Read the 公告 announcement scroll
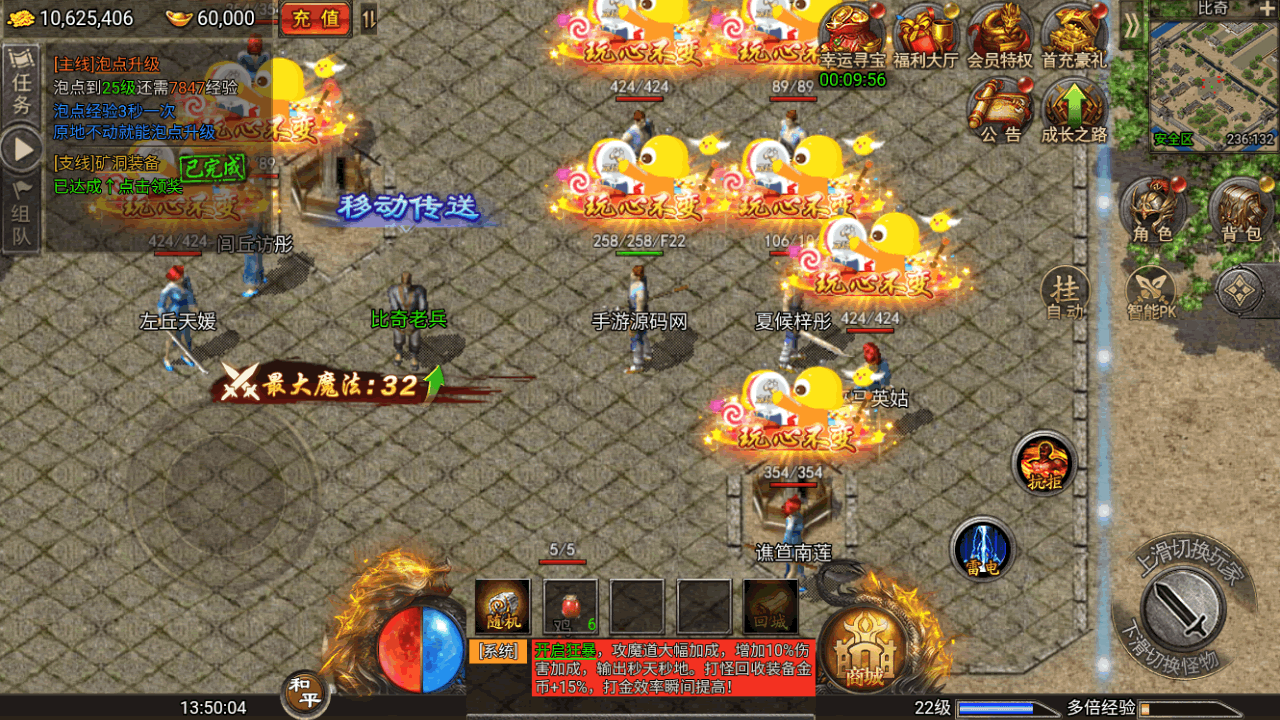Screen dimensions: 1280x720 tap(1000, 110)
